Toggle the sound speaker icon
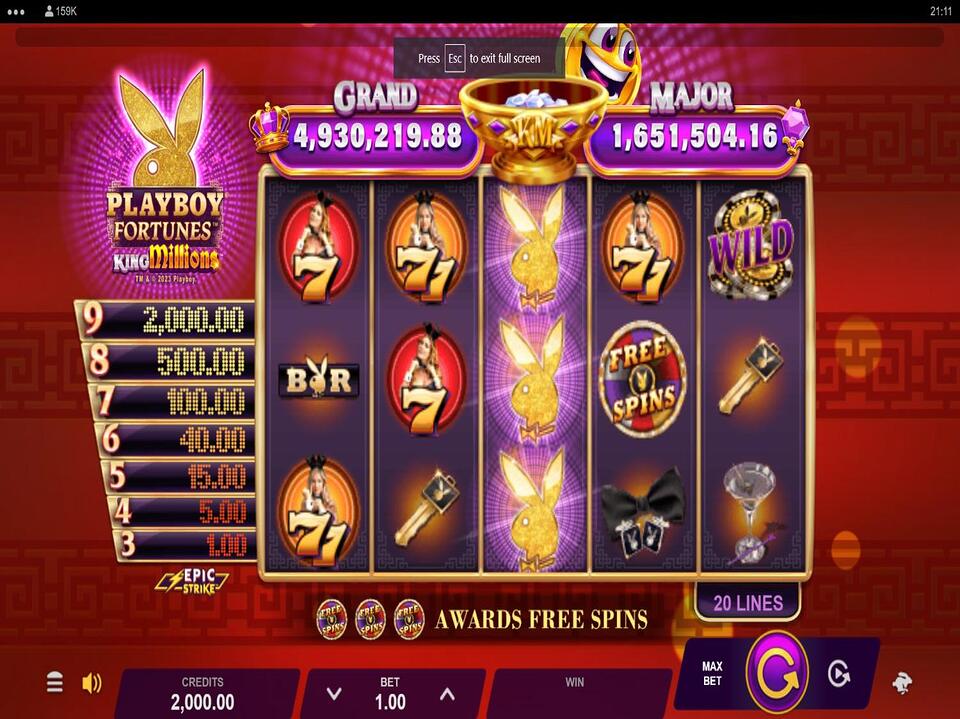 tap(92, 683)
